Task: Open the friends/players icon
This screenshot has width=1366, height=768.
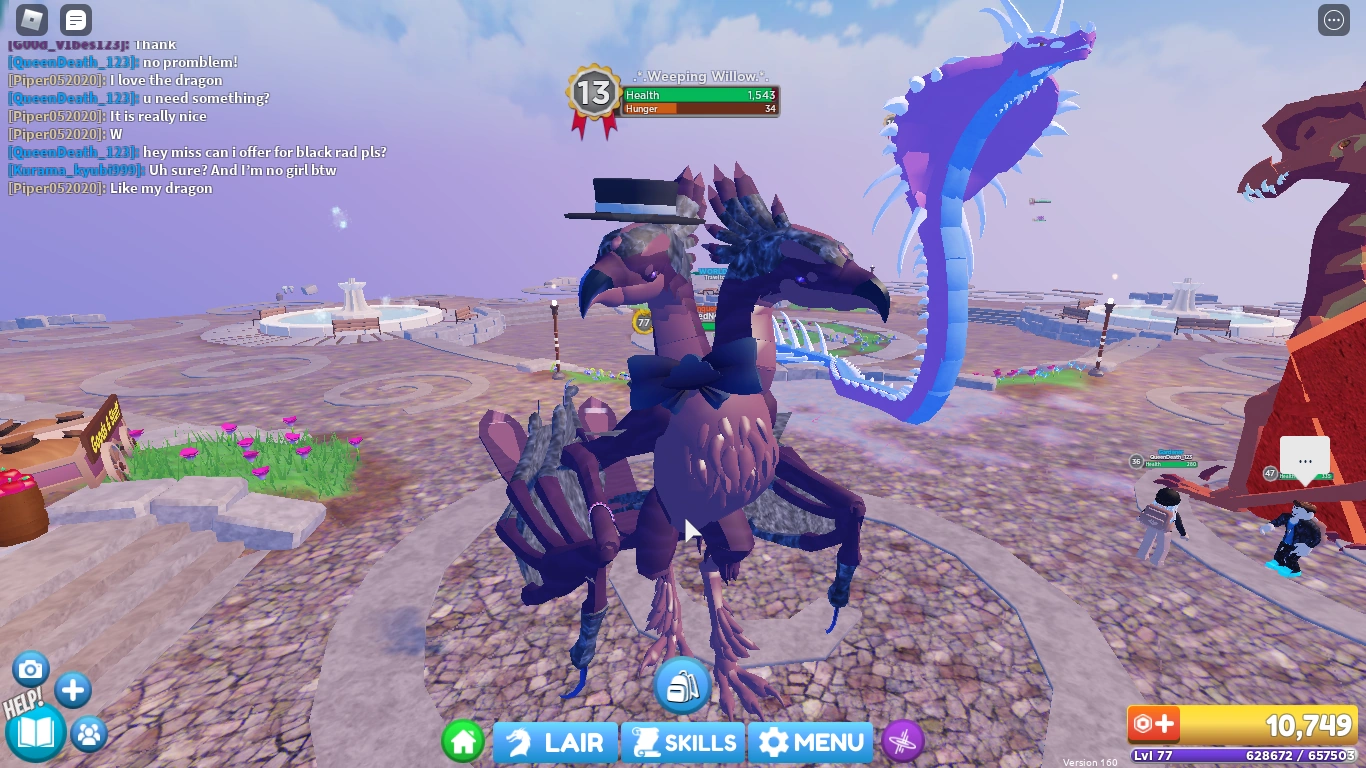Action: click(x=88, y=735)
